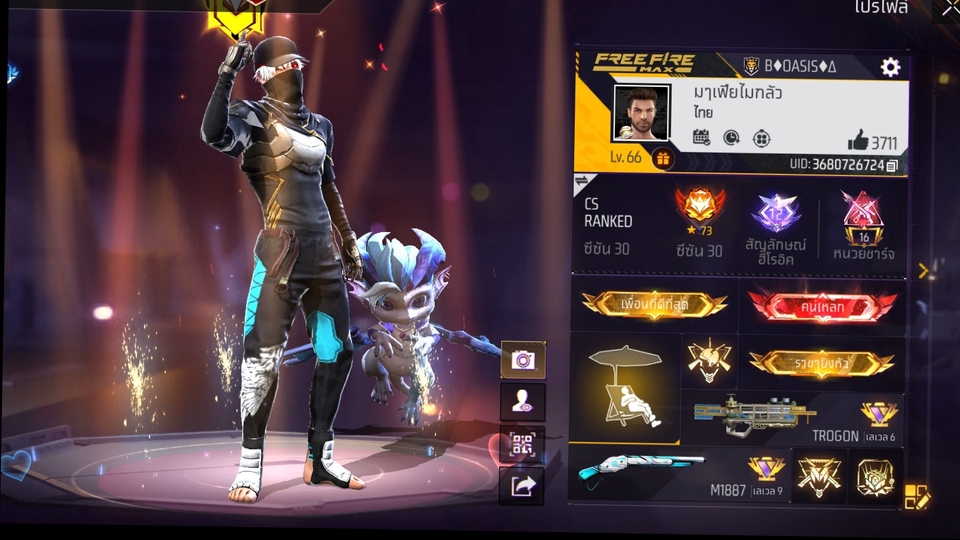Open the QR code button
The height and width of the screenshot is (540, 960).
522,444
